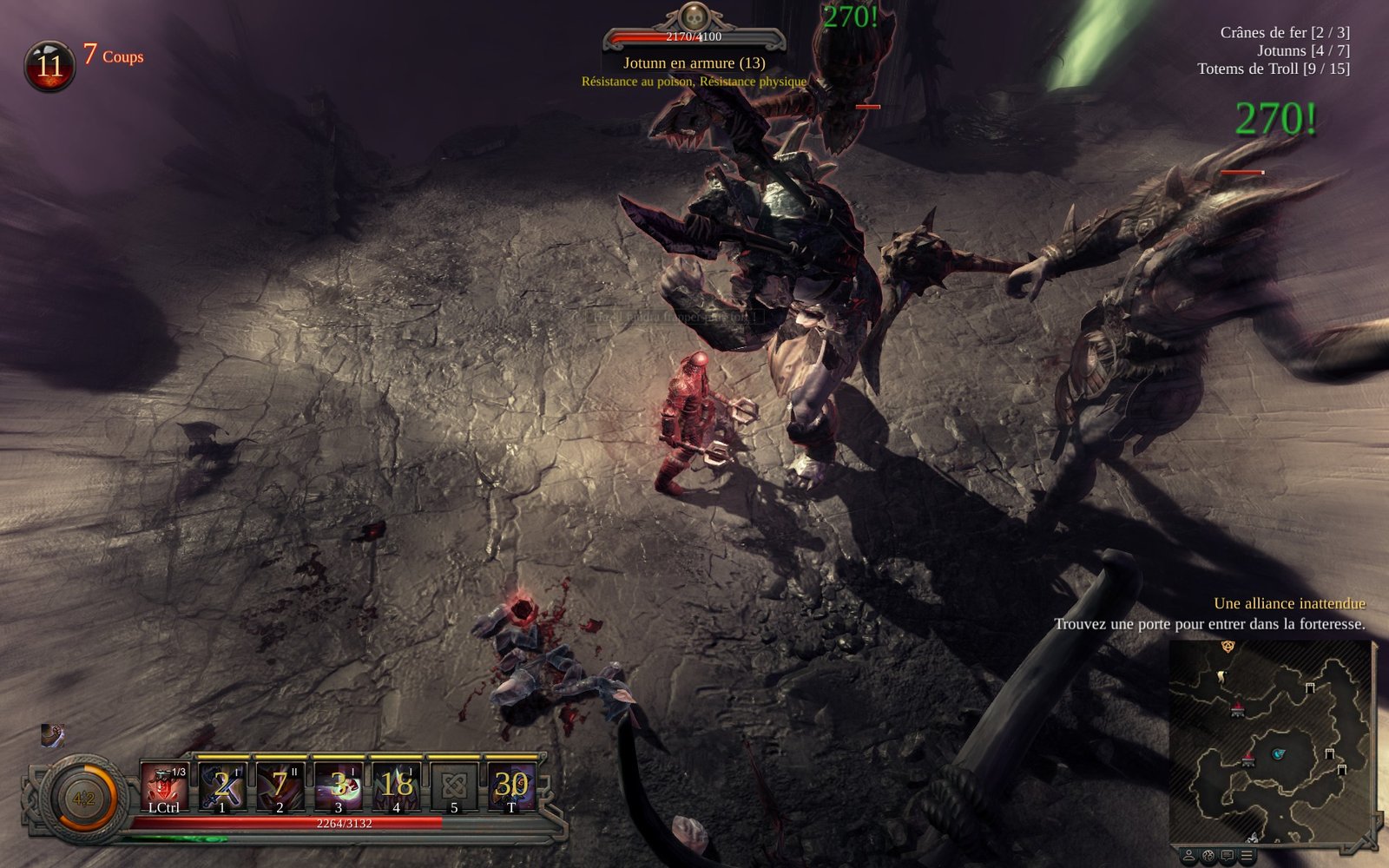Open the character sheet below the minimap
Viewport: 1389px width, 868px height.
point(1189,856)
